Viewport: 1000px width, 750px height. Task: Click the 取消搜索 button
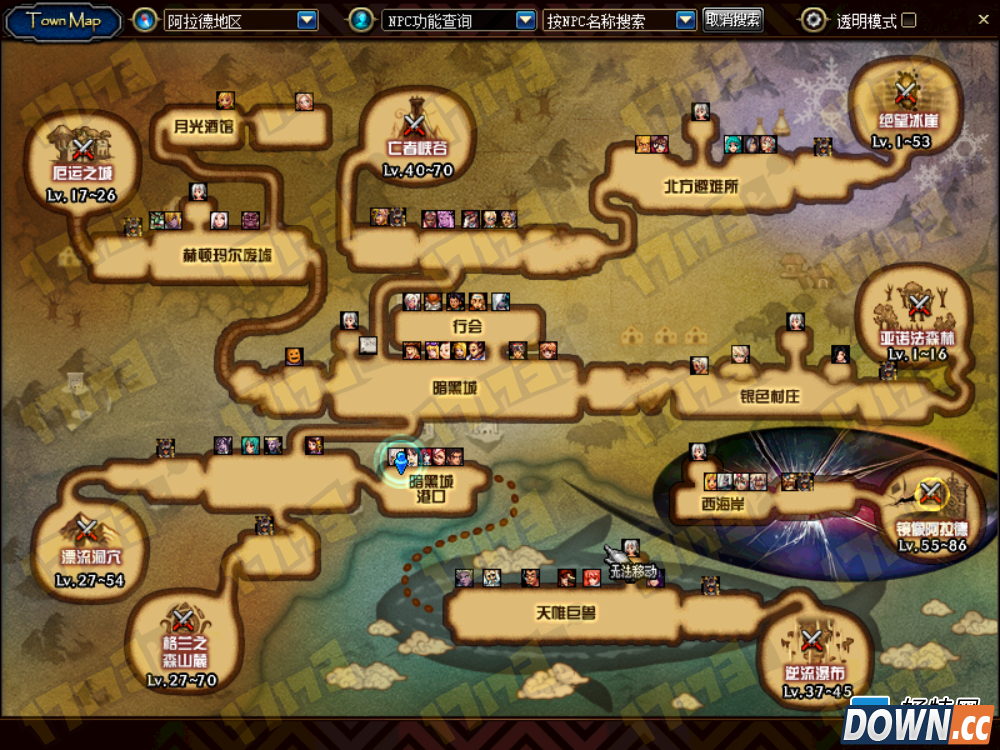[733, 19]
